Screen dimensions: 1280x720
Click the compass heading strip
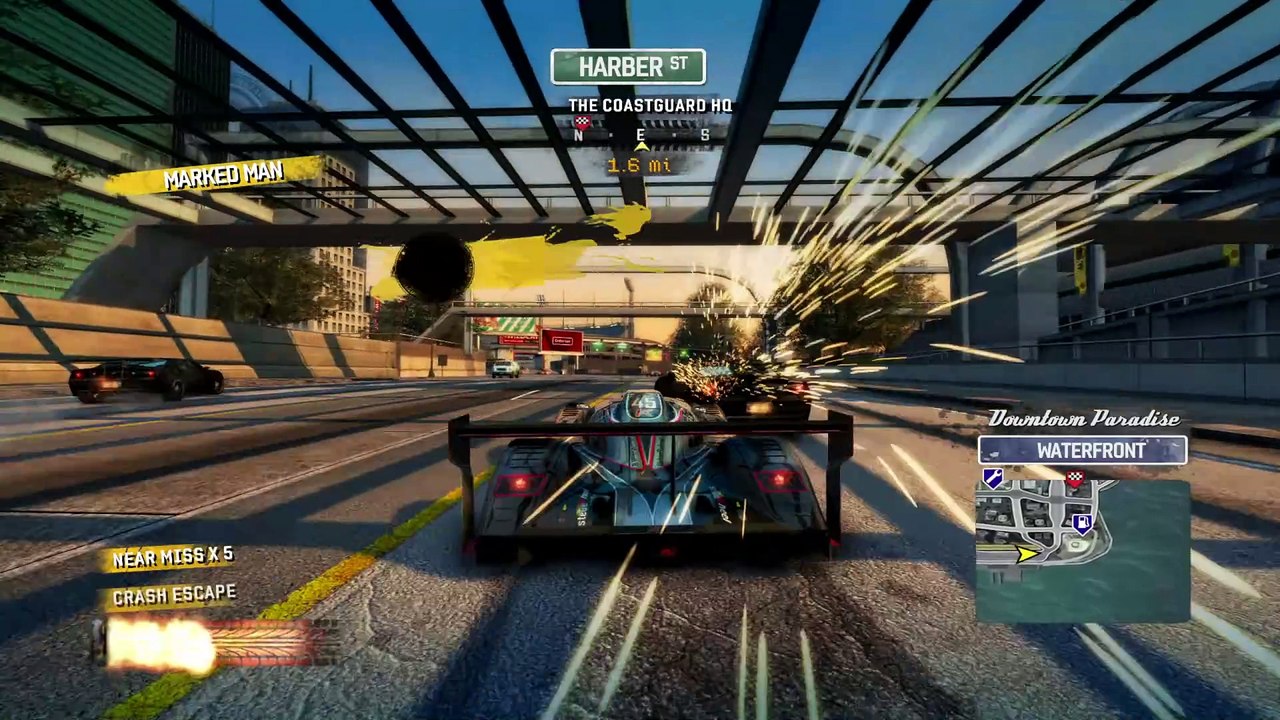642,136
